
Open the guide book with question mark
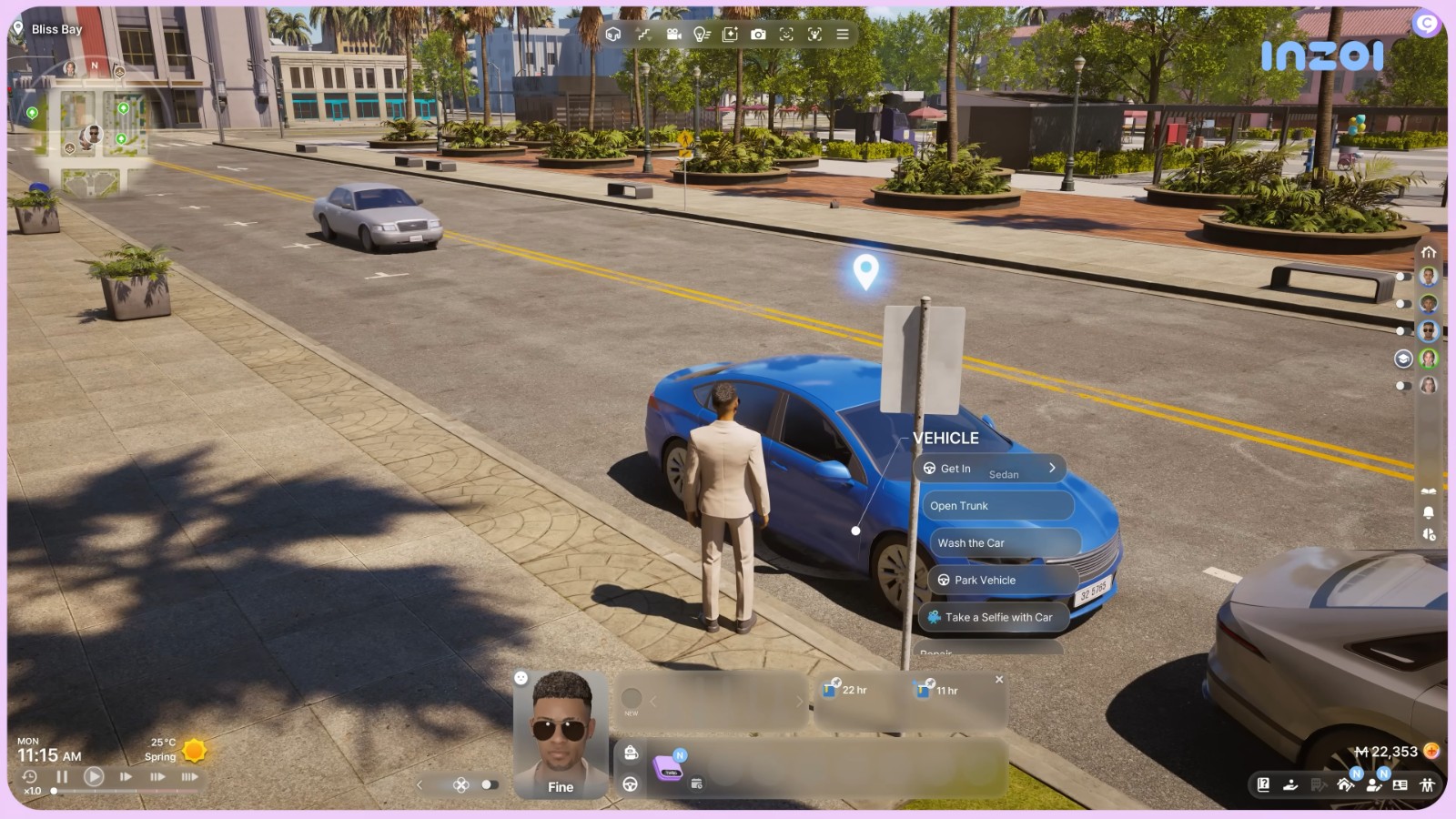coord(1263,784)
